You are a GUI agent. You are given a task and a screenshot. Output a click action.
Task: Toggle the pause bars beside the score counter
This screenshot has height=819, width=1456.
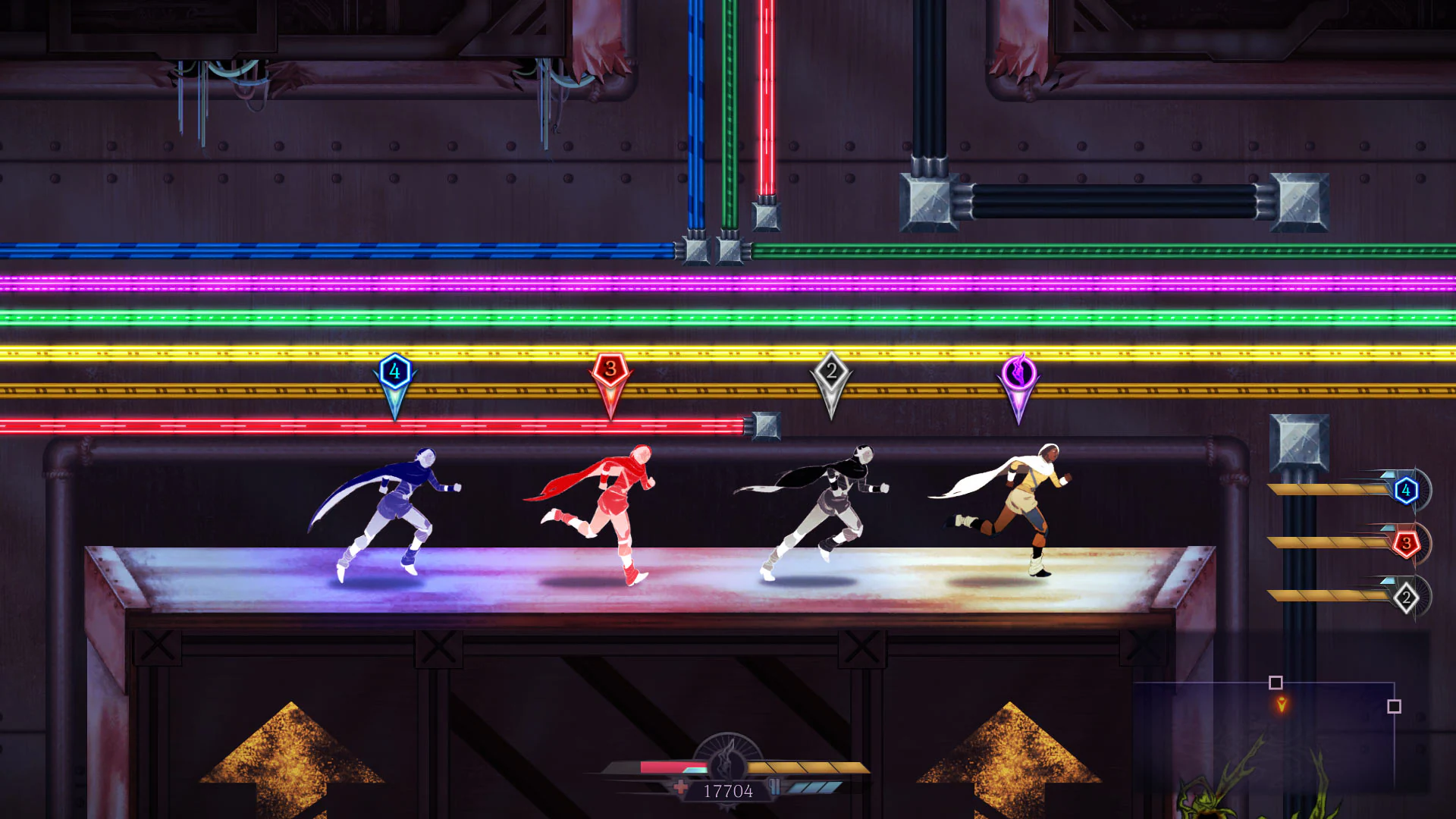(x=775, y=787)
